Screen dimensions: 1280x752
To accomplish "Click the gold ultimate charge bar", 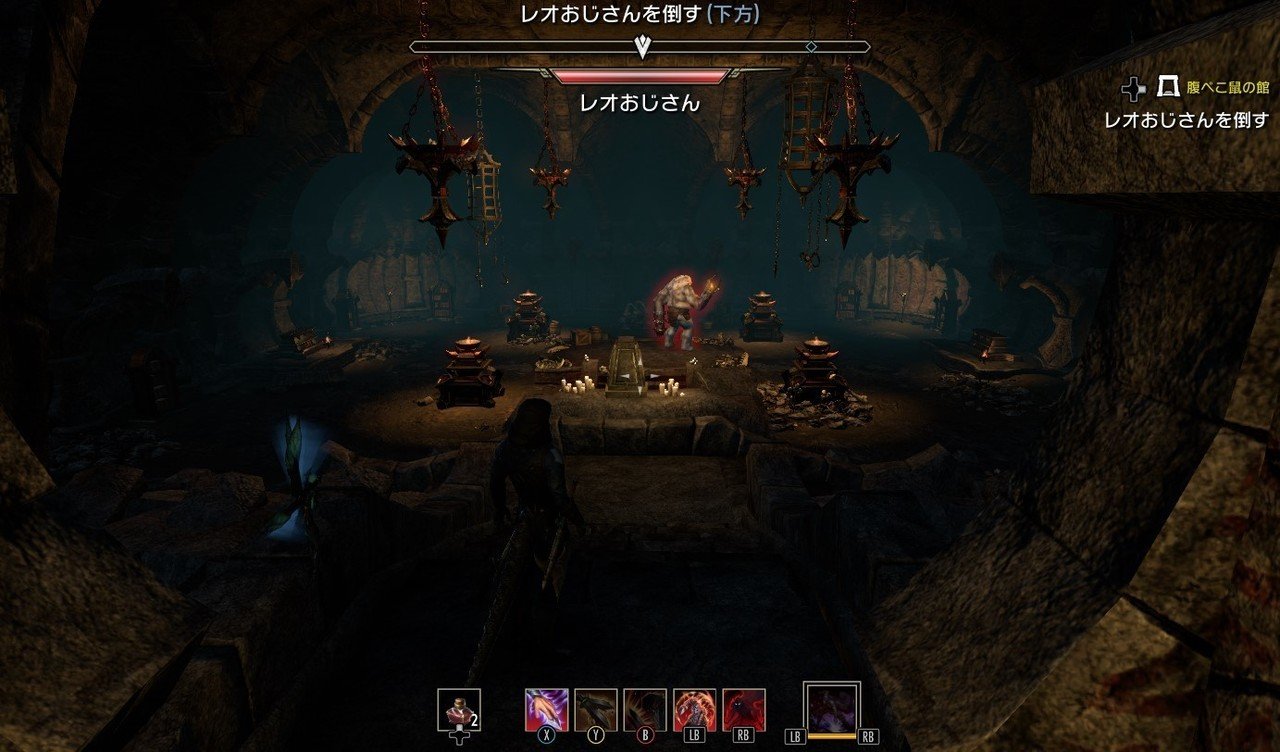I will pos(831,735).
